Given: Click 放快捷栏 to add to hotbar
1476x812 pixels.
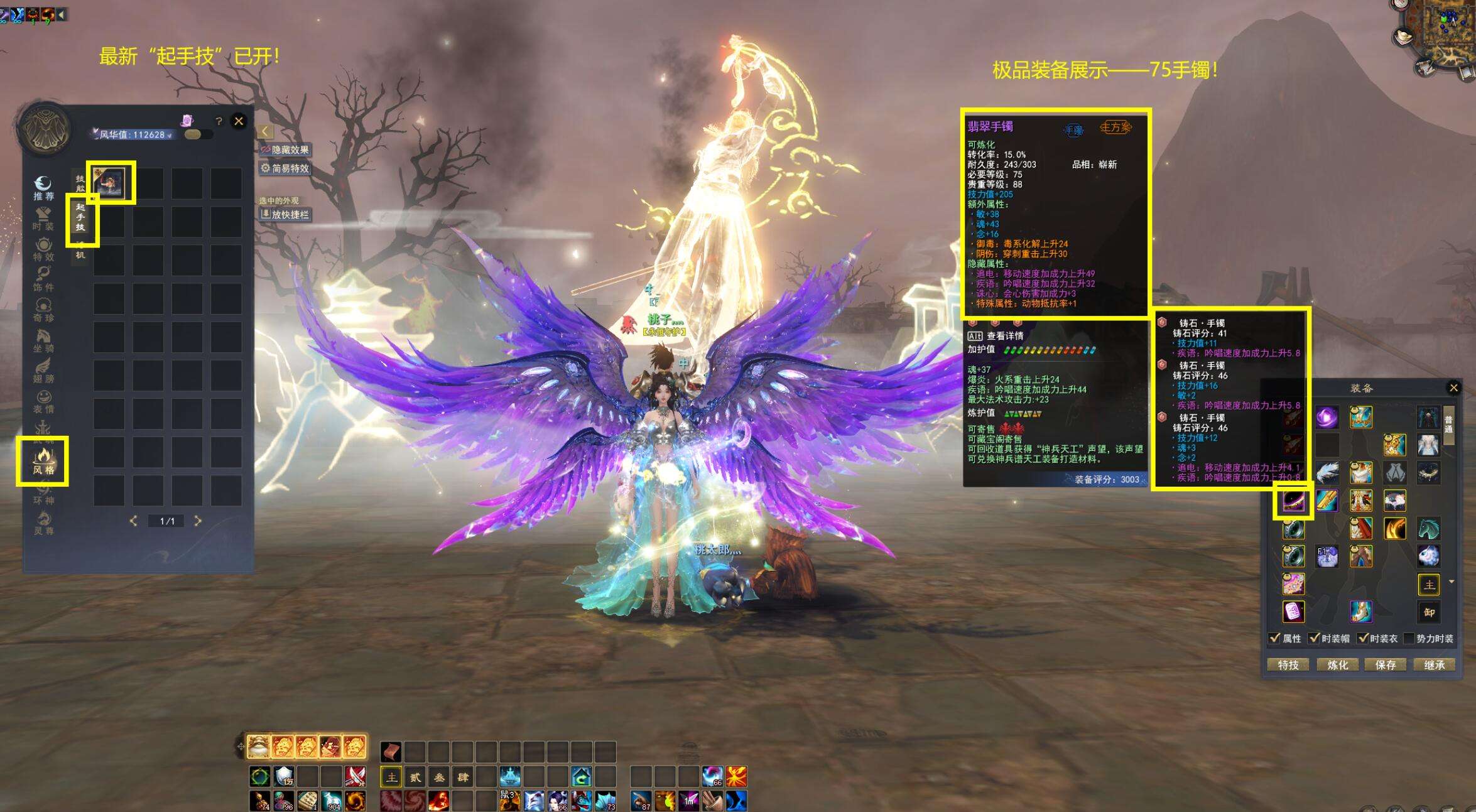Looking at the screenshot, I should tap(286, 215).
